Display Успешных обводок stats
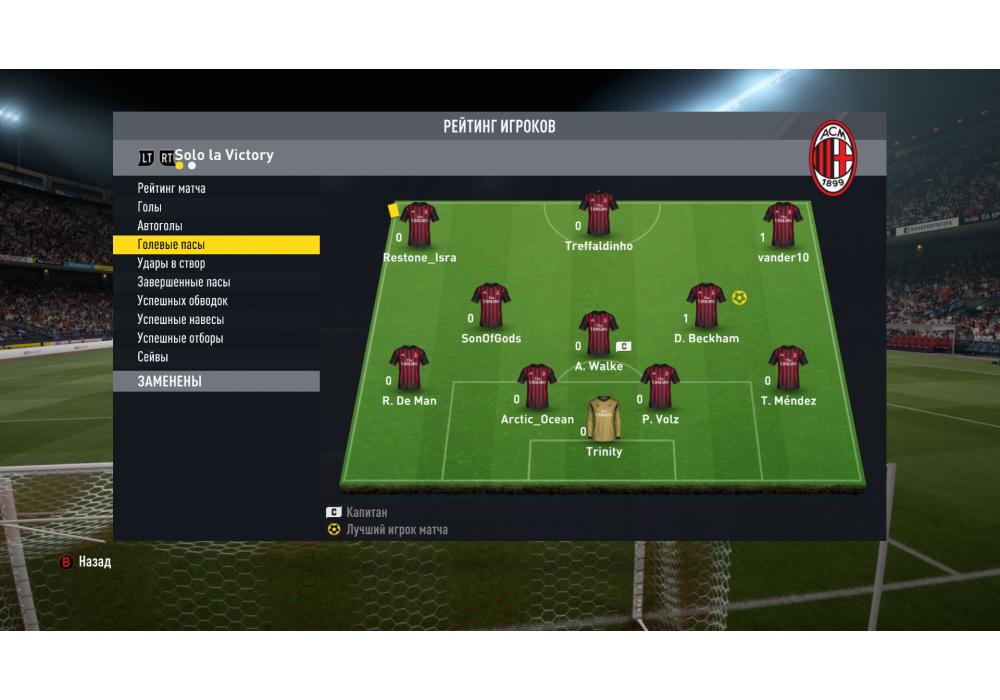This screenshot has width=1000, height=700. click(x=183, y=301)
